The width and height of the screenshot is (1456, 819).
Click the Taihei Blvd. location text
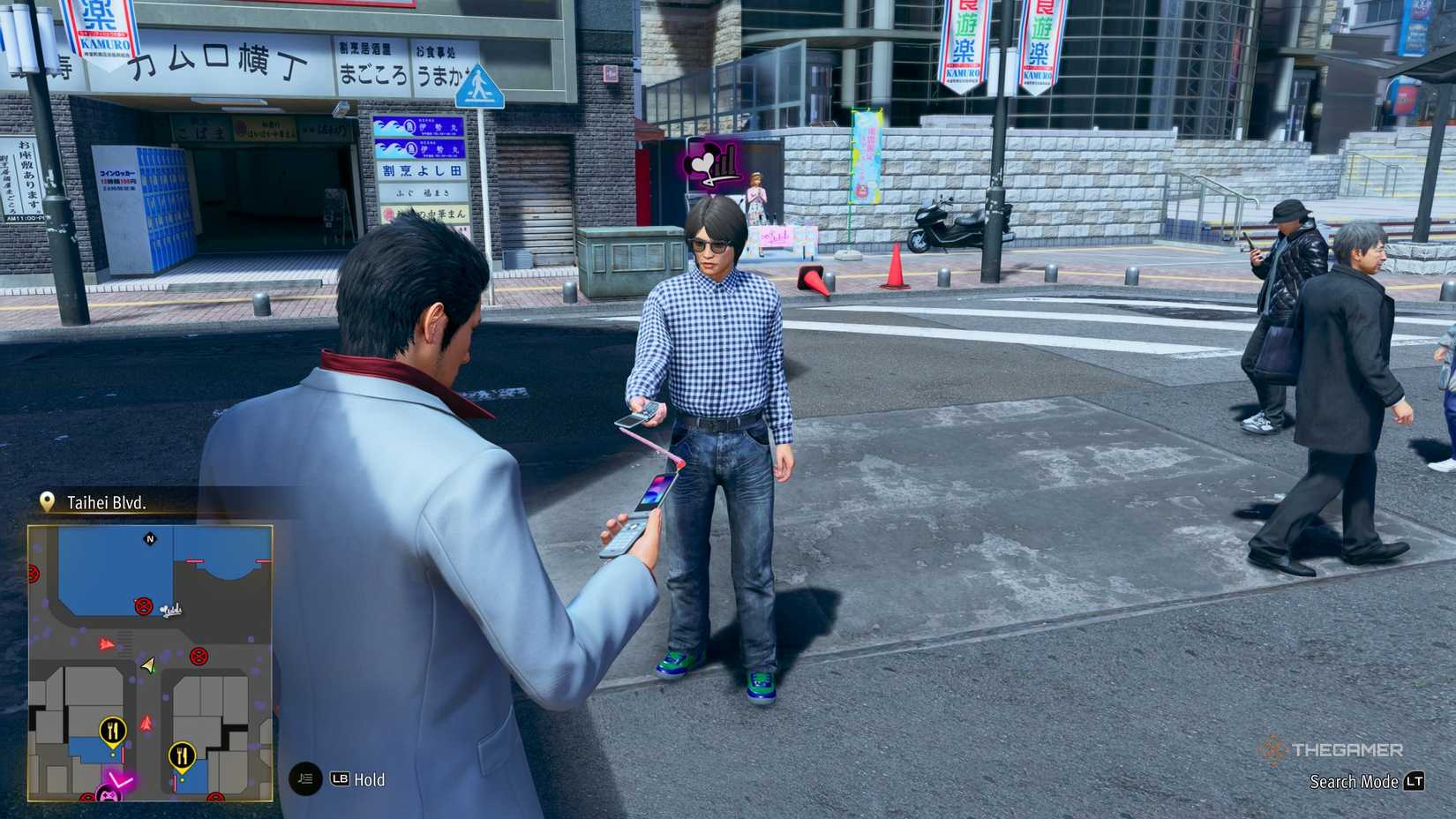point(108,501)
